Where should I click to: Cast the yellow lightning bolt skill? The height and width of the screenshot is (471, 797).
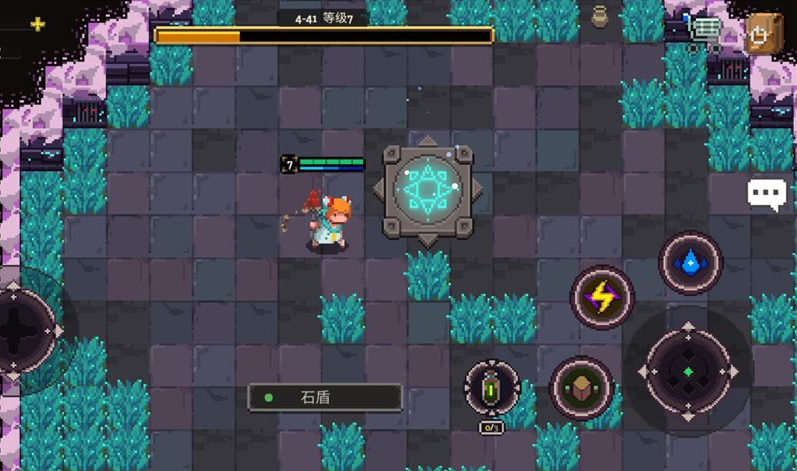click(x=602, y=297)
